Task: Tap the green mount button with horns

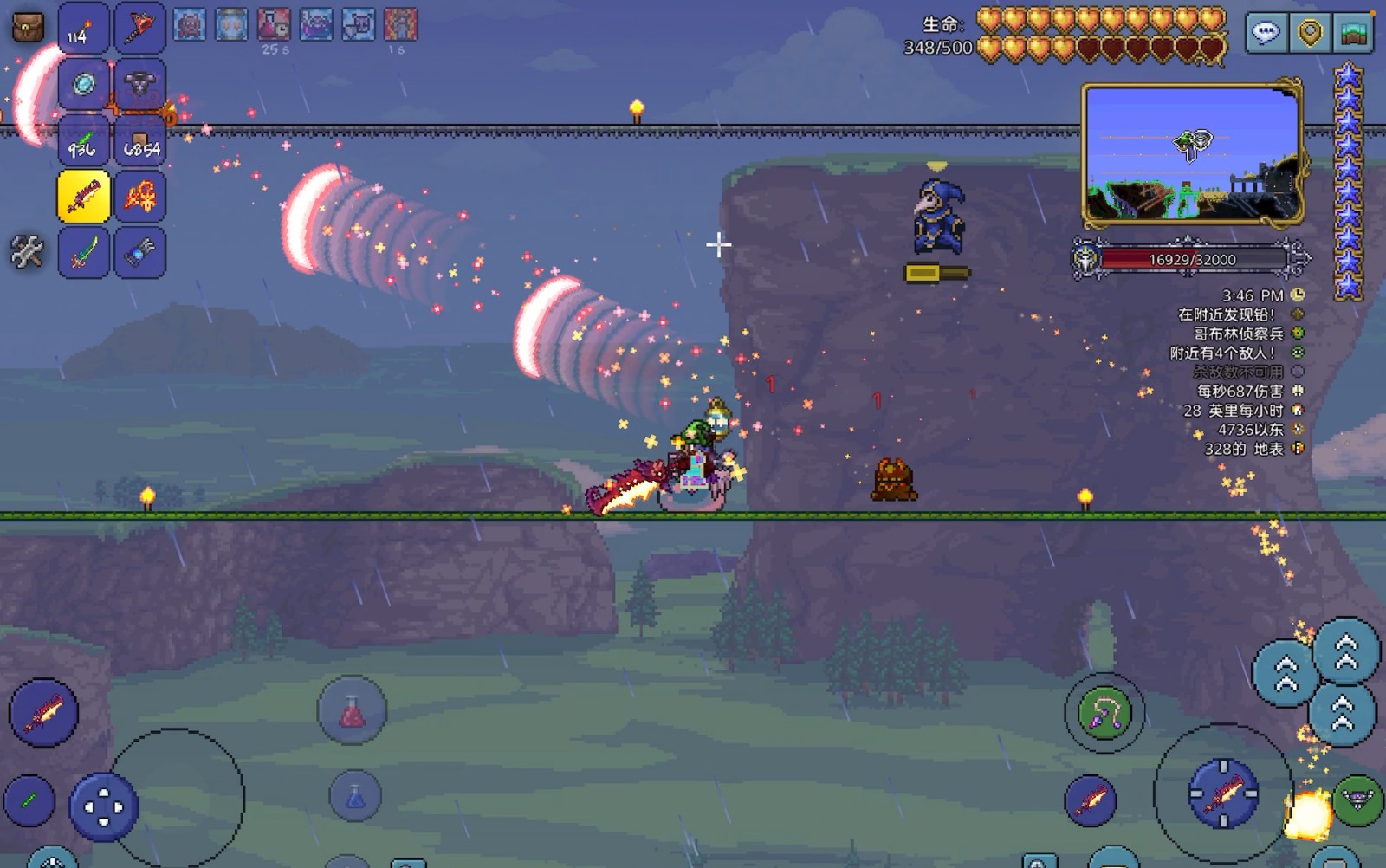Action: [1357, 800]
